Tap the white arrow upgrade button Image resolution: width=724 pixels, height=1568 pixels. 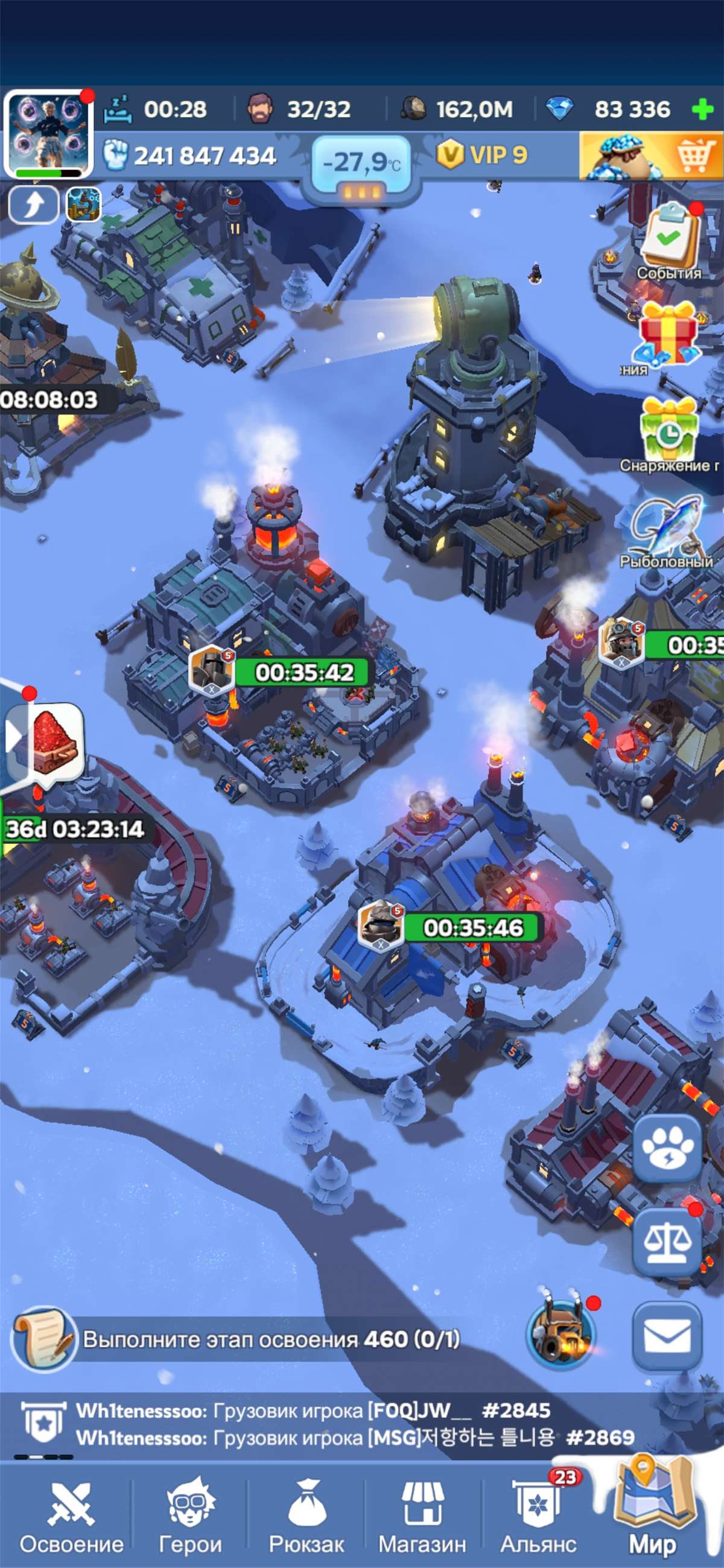click(x=34, y=204)
